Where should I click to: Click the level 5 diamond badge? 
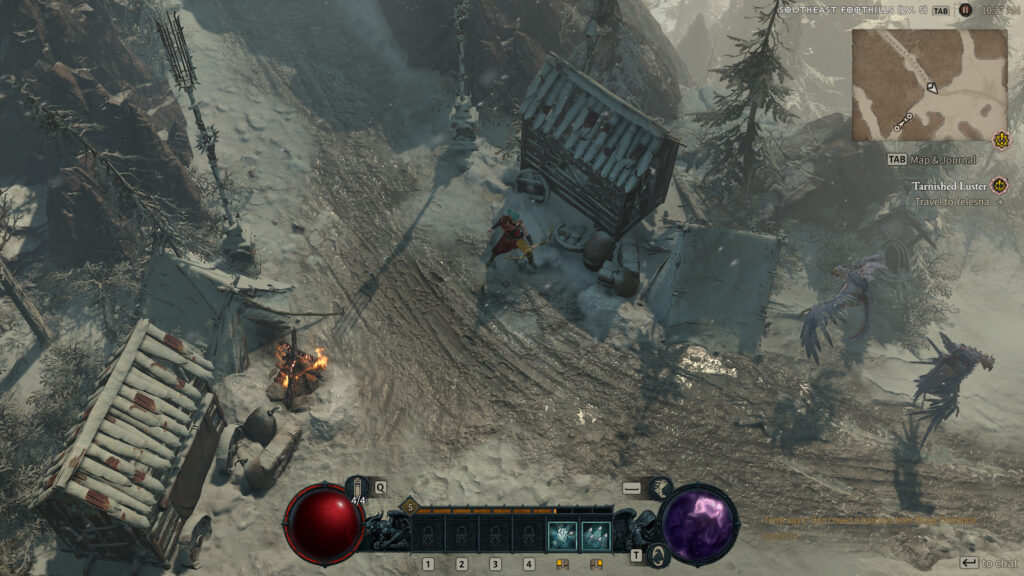(407, 509)
